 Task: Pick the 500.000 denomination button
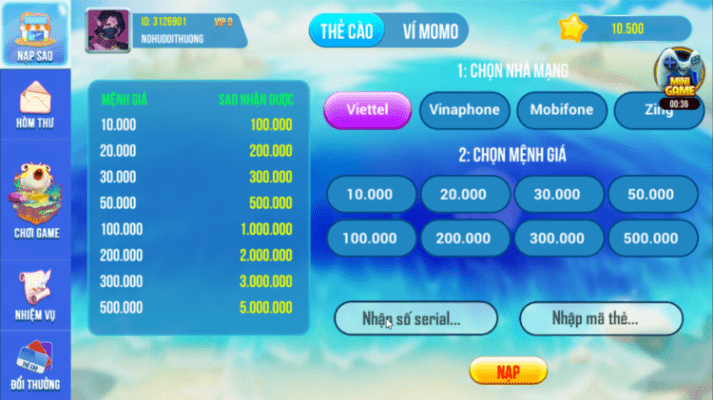click(x=652, y=238)
